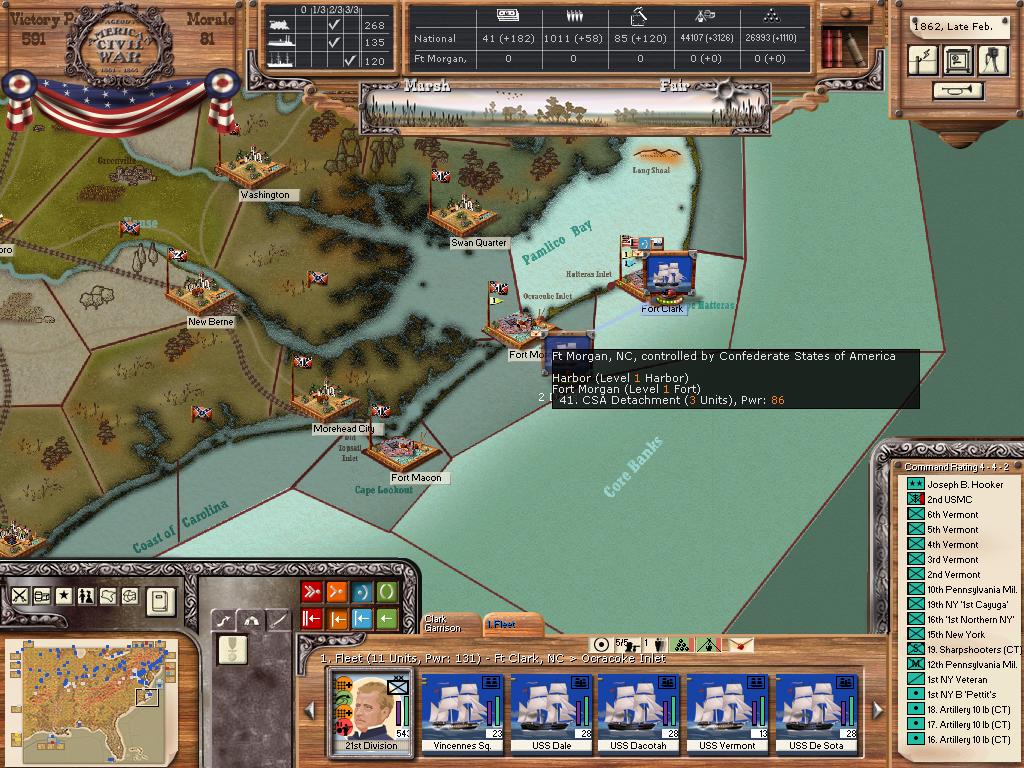Viewport: 1024px width, 768px height.
Task: Select the USS Dale ship card
Action: pos(551,713)
